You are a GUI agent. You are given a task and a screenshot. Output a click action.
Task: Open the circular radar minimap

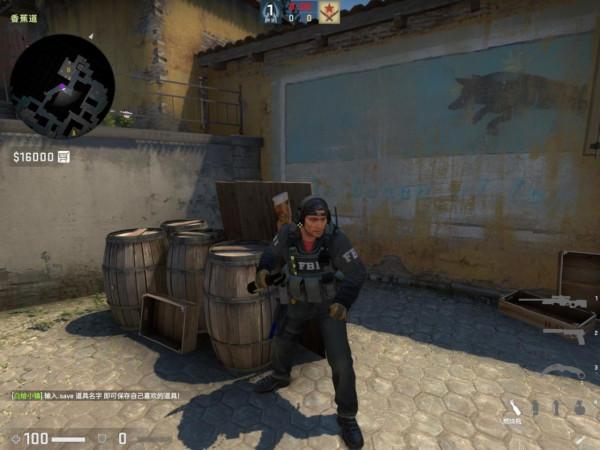(x=62, y=85)
